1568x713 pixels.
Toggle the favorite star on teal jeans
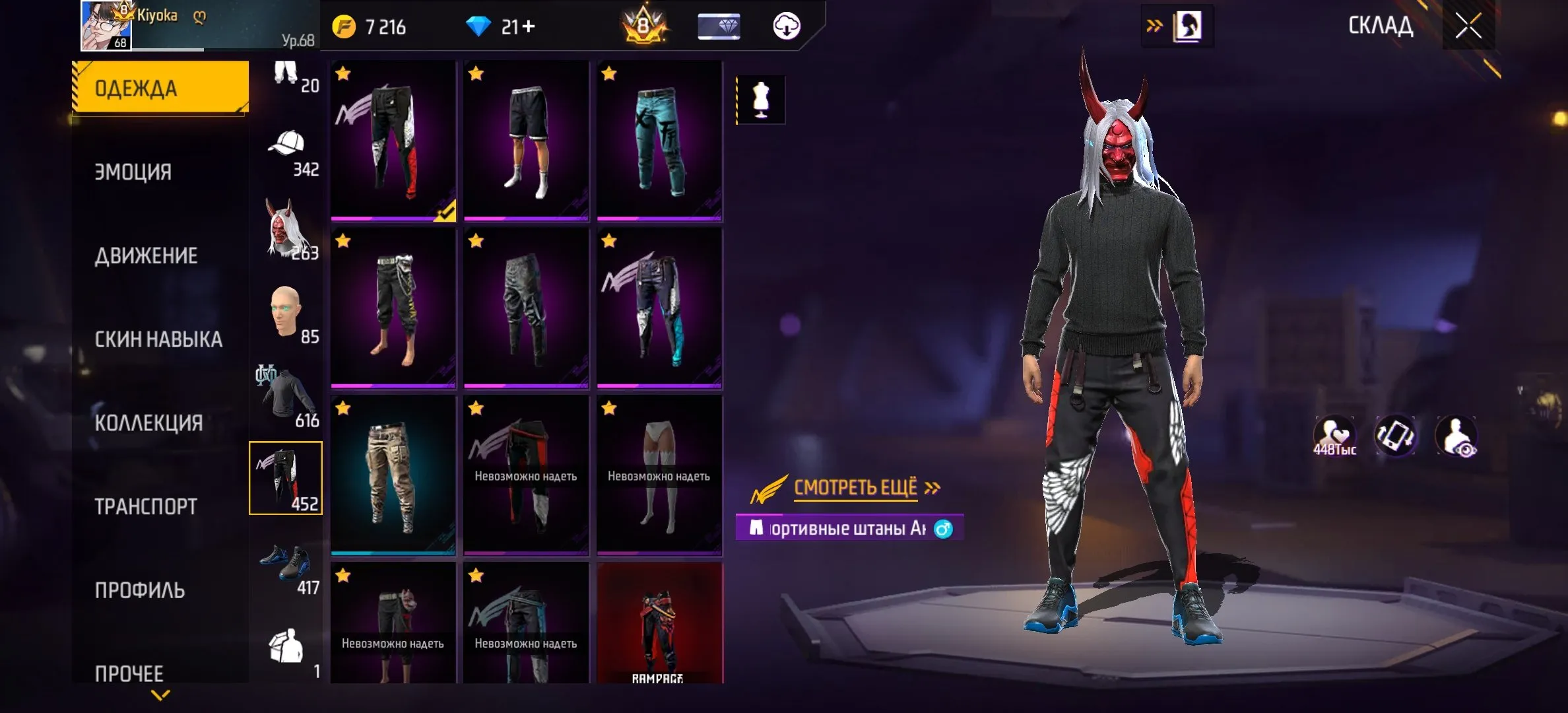(x=607, y=73)
